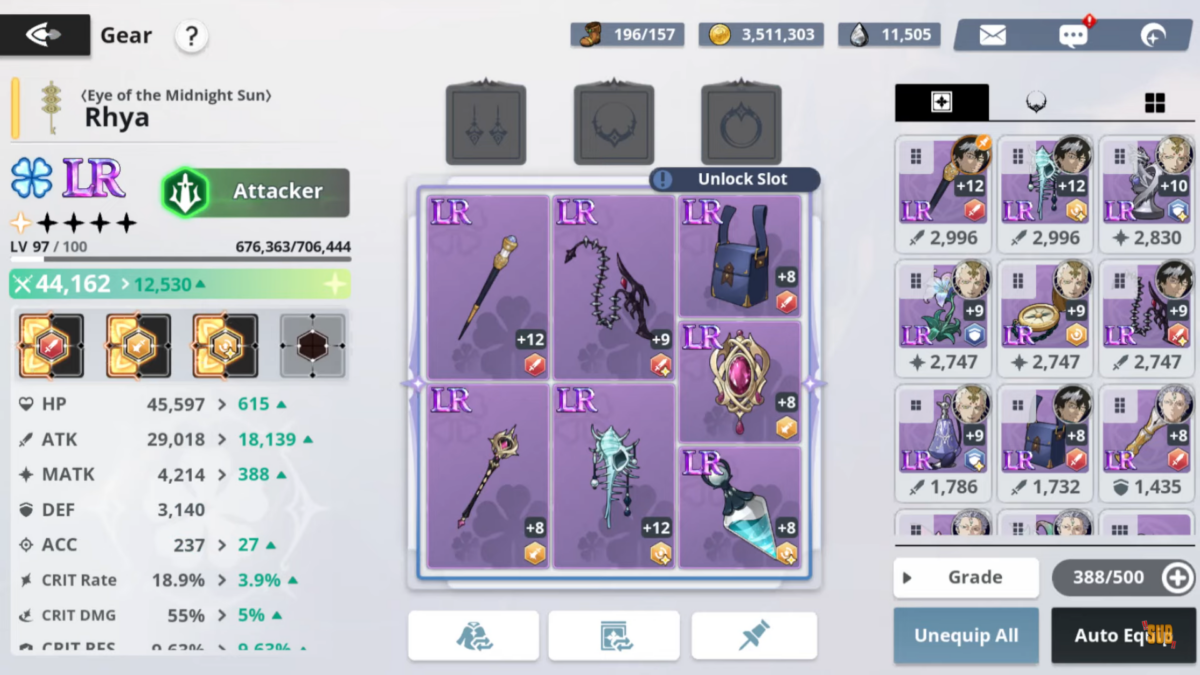Click the Unequip All button

pyautogui.click(x=965, y=636)
